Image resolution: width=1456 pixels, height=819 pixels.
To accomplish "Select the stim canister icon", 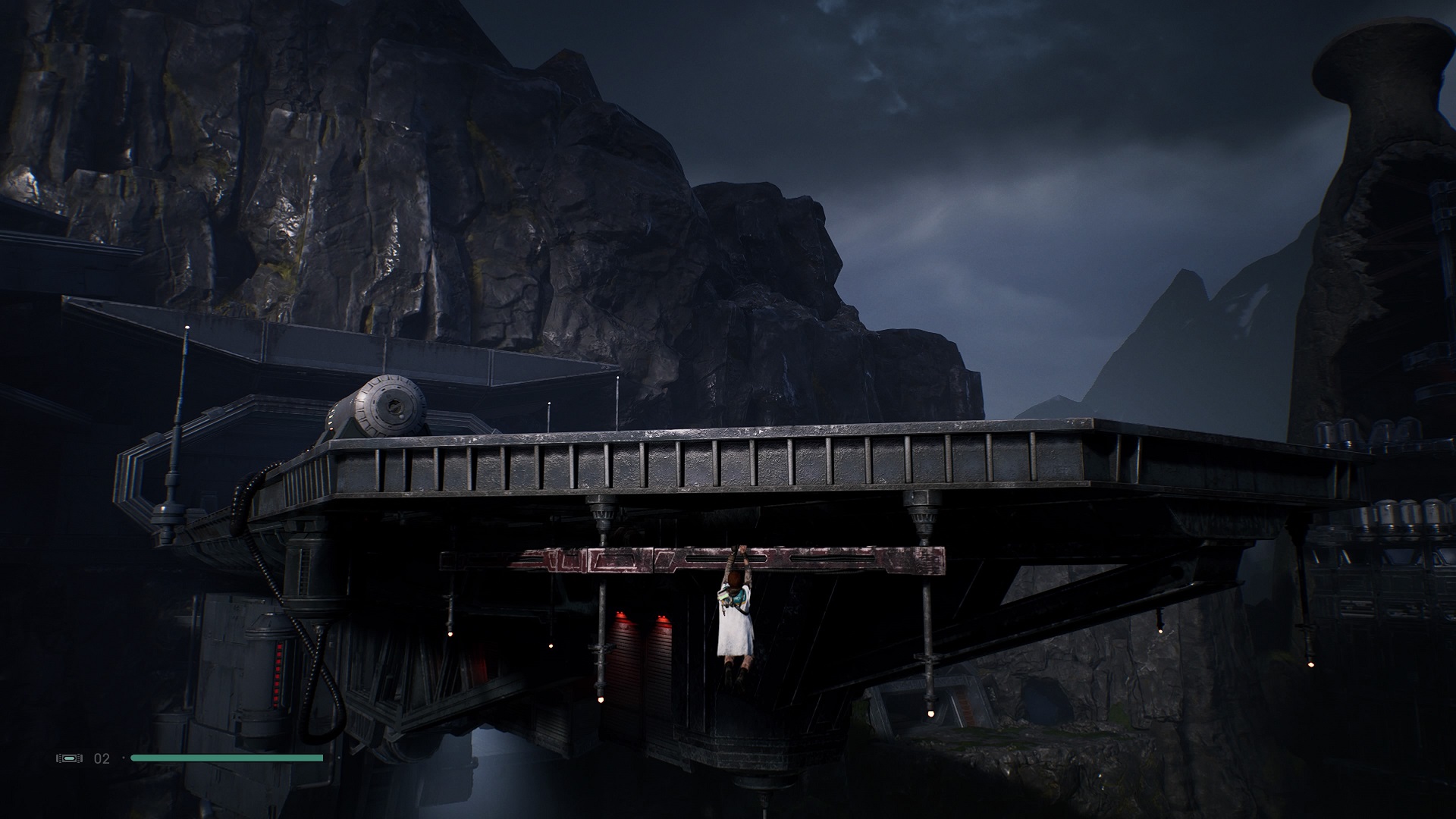I will (67, 758).
